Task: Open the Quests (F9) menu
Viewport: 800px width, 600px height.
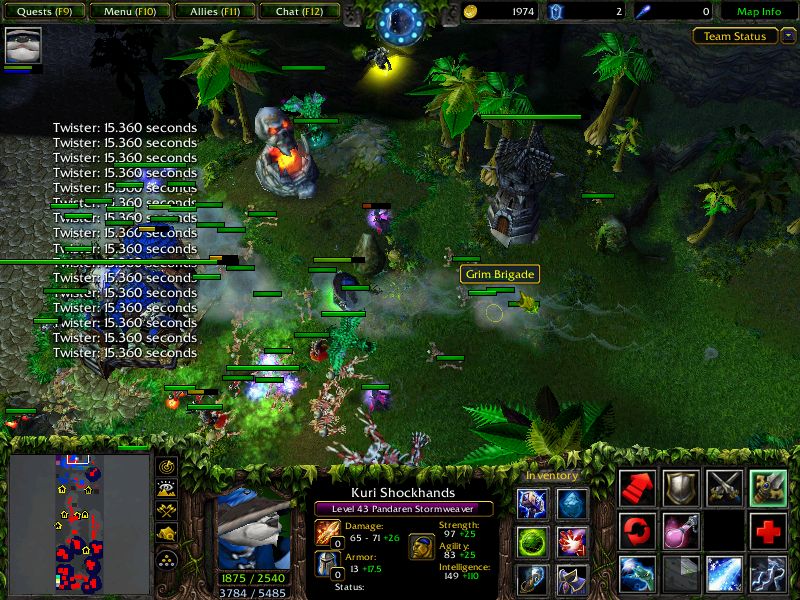Action: coord(43,12)
